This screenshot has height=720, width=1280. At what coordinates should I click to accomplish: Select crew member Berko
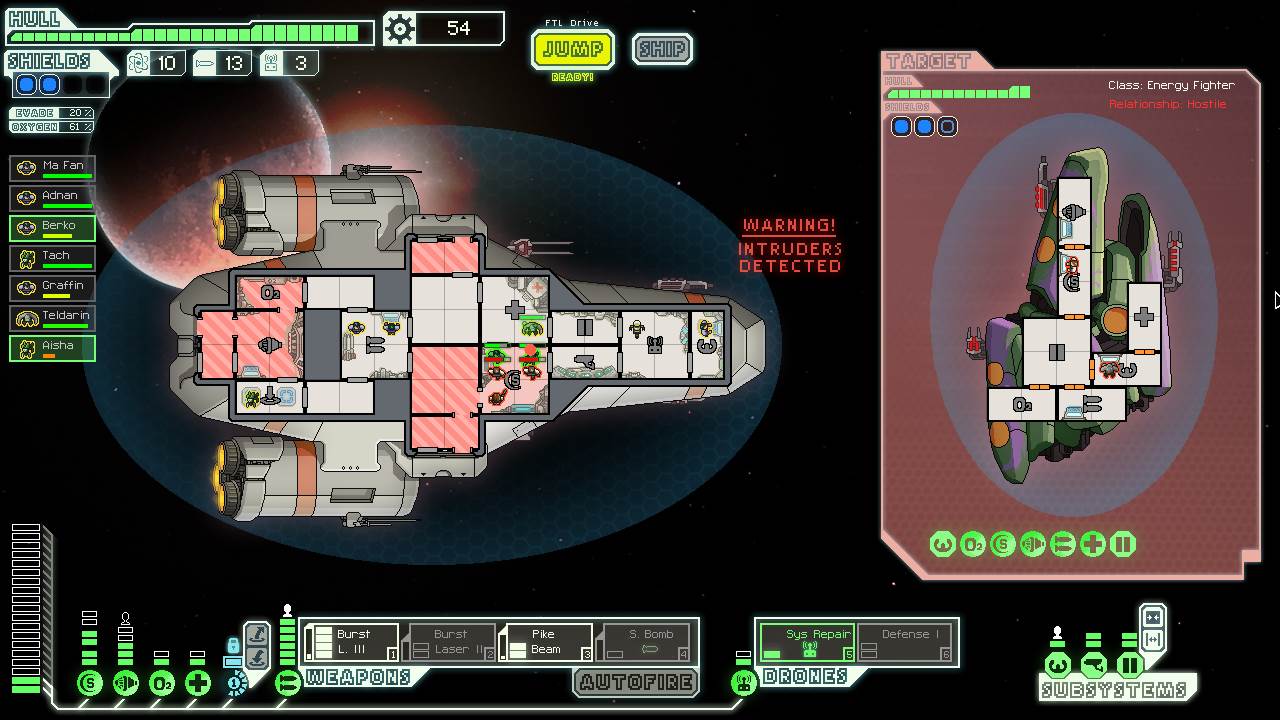[52, 226]
